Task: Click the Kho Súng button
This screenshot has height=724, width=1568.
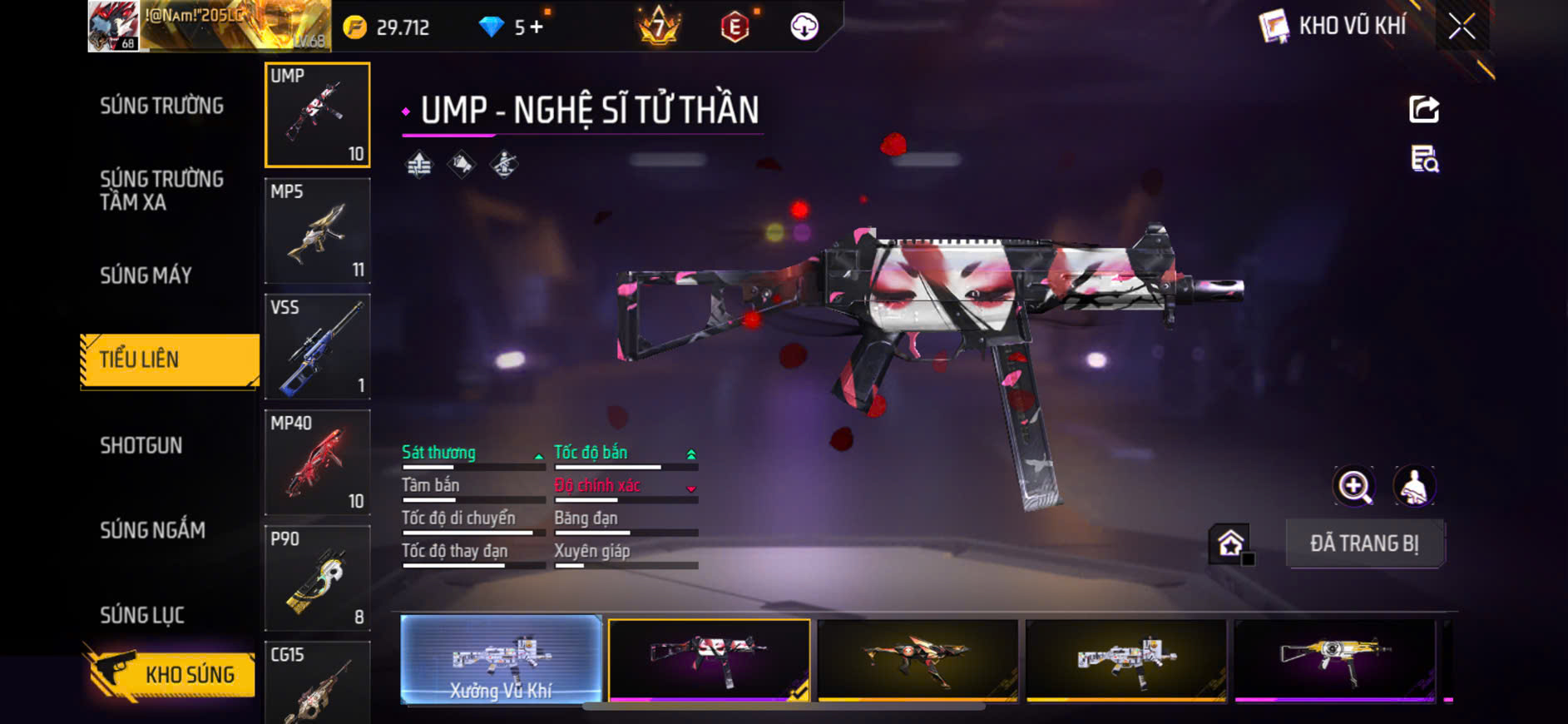Action: pyautogui.click(x=172, y=674)
